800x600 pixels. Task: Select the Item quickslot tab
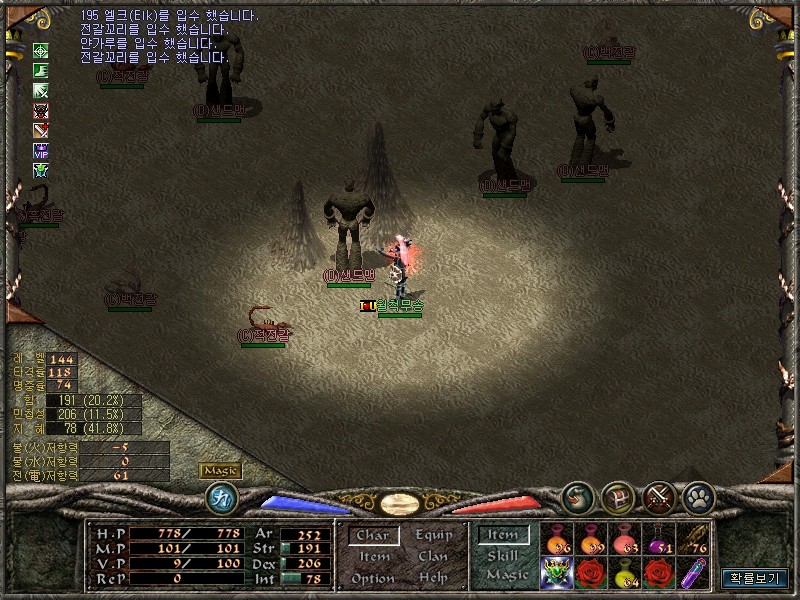[x=503, y=536]
